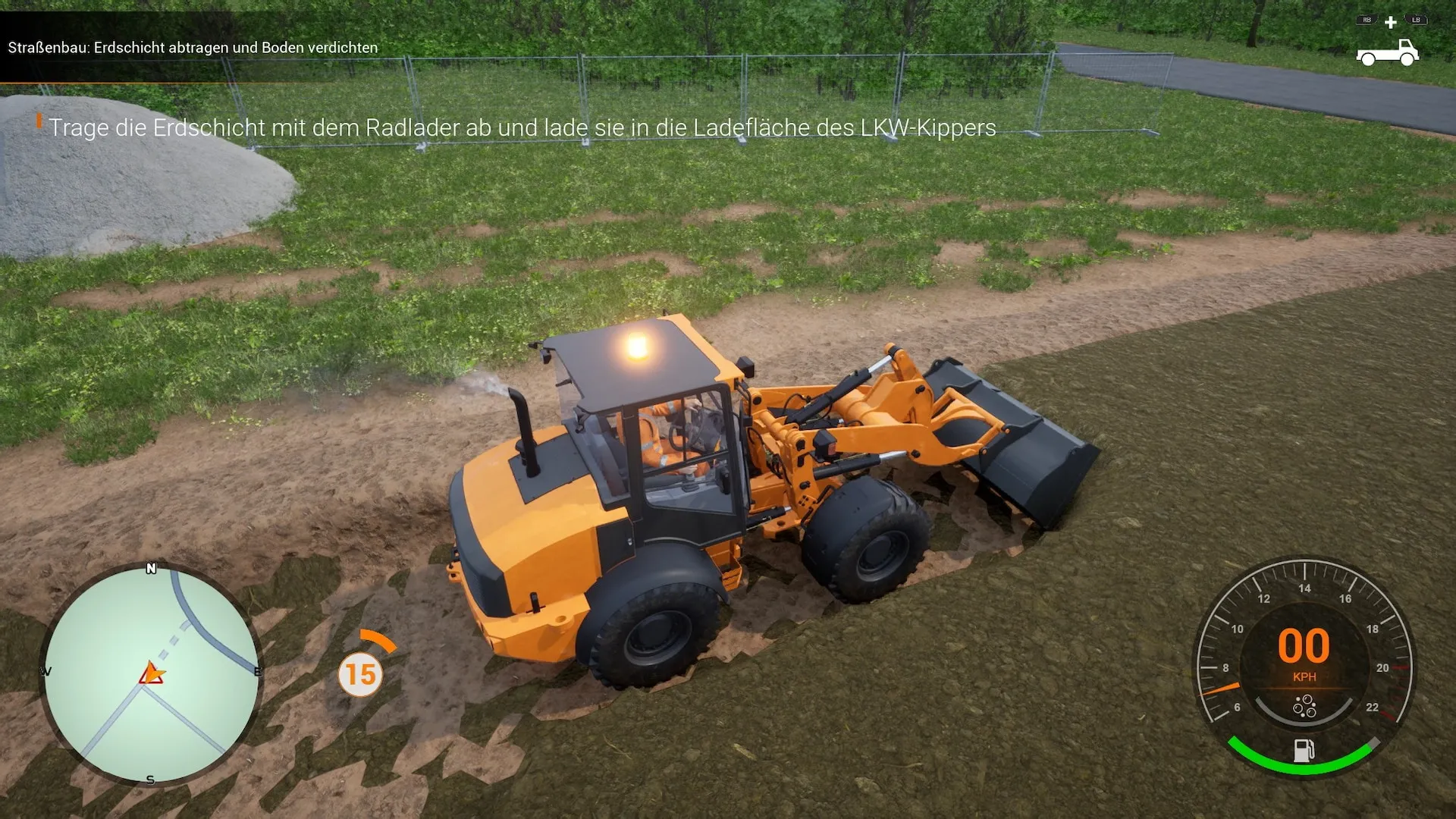Click the orange 15 progress marker
1456x819 pixels.
(x=360, y=674)
